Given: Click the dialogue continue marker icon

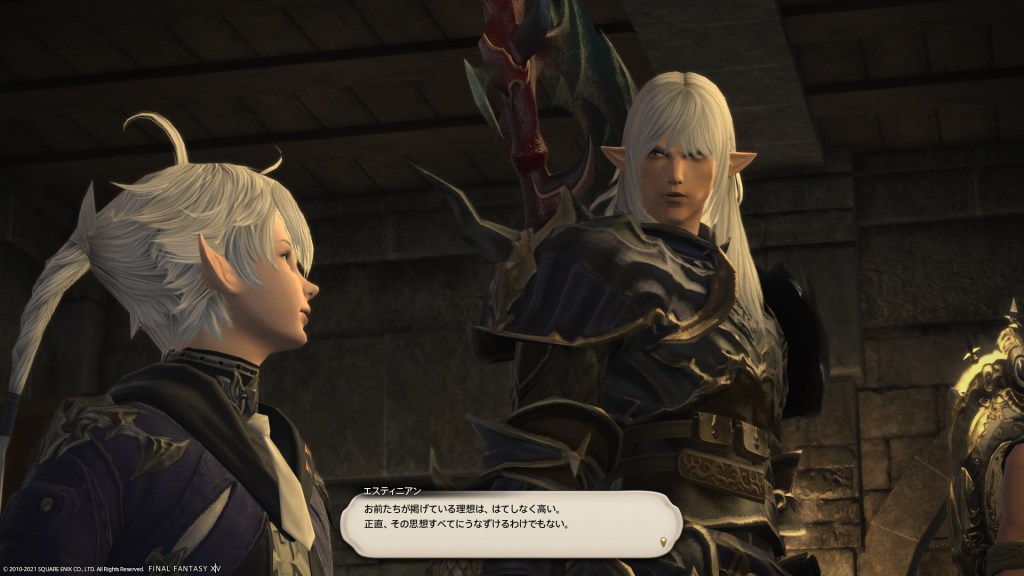Looking at the screenshot, I should pos(661,543).
